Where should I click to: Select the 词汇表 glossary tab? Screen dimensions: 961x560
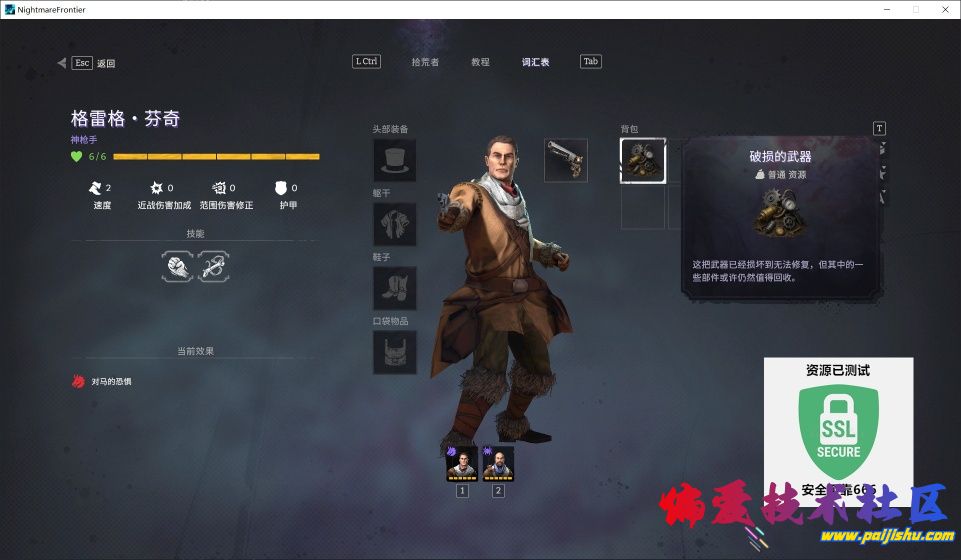point(535,62)
